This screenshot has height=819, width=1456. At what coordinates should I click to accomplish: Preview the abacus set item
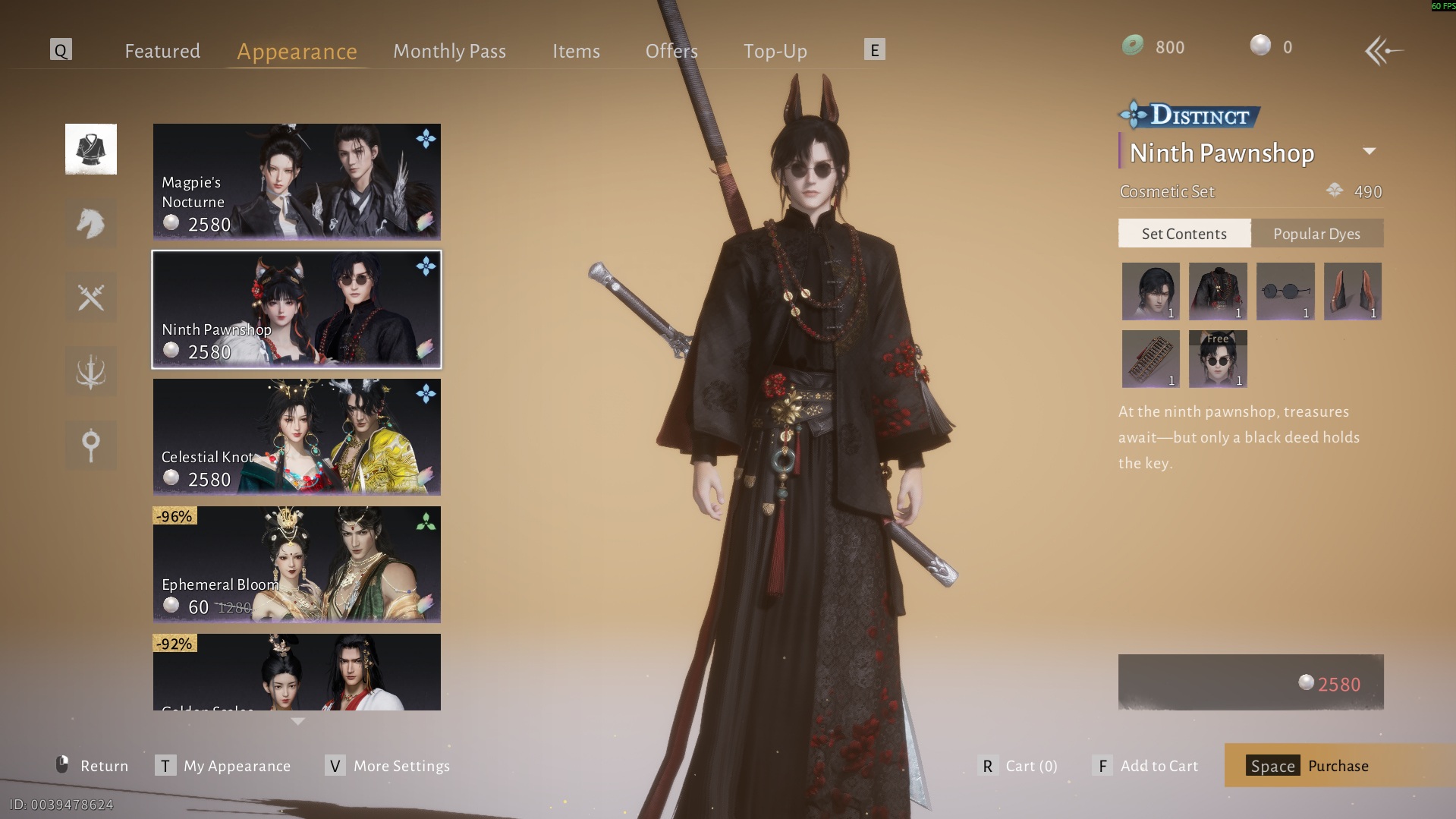(1150, 359)
